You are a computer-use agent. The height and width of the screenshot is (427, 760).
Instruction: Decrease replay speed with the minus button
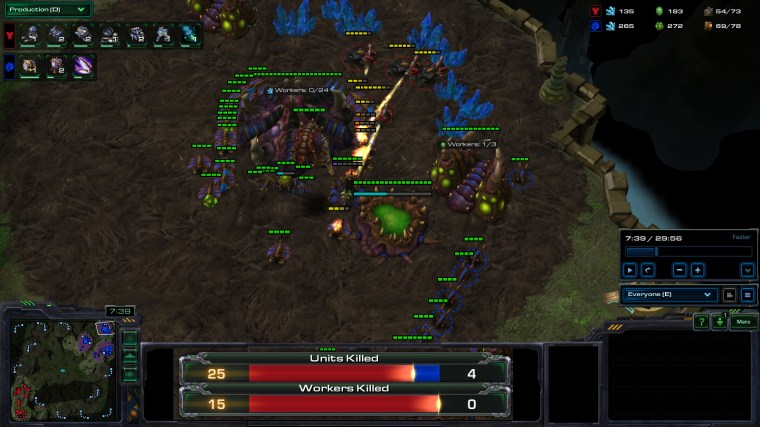point(679,270)
